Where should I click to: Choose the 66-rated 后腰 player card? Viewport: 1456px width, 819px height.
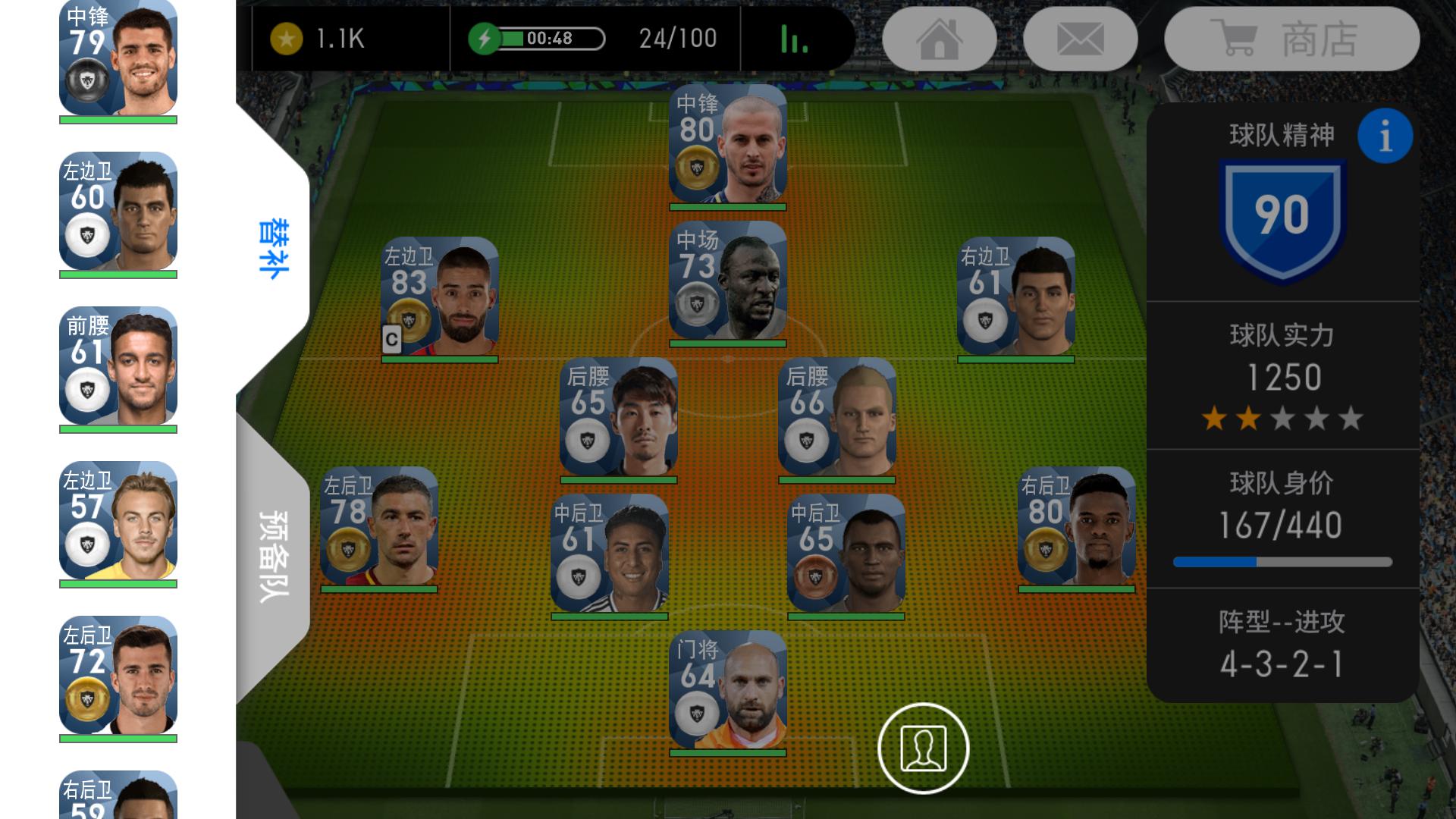(x=836, y=418)
